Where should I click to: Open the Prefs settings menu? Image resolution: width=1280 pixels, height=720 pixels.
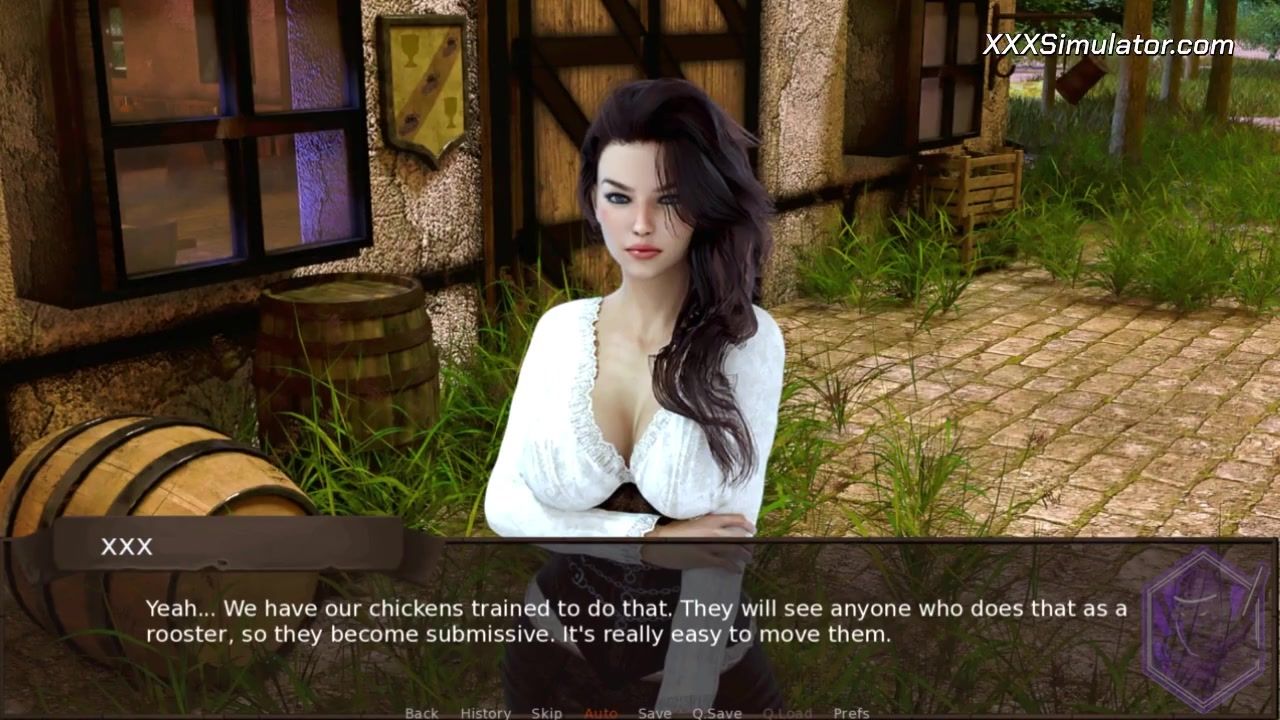tap(851, 713)
